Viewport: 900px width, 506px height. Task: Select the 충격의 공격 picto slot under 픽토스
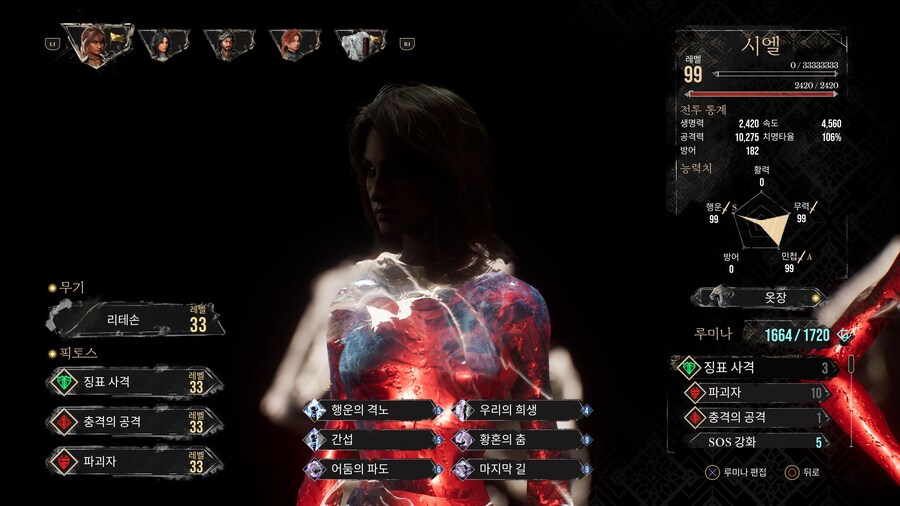tap(135, 421)
